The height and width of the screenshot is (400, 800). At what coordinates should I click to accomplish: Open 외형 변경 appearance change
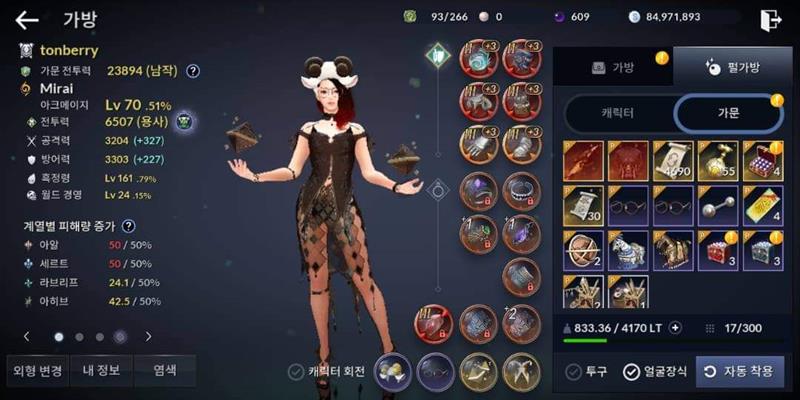click(x=38, y=370)
